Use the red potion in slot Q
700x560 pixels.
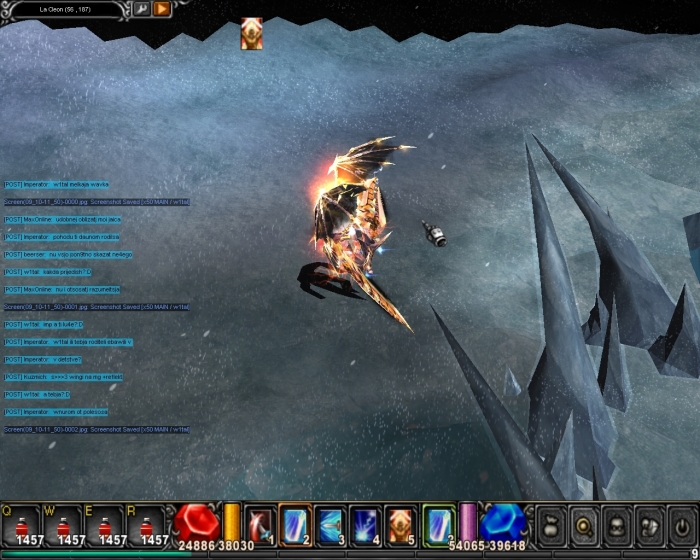(22, 525)
